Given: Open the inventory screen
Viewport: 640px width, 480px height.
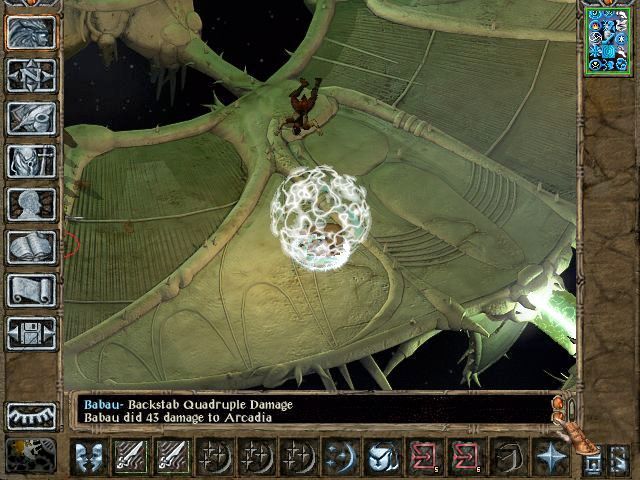Looking at the screenshot, I should (x=32, y=161).
